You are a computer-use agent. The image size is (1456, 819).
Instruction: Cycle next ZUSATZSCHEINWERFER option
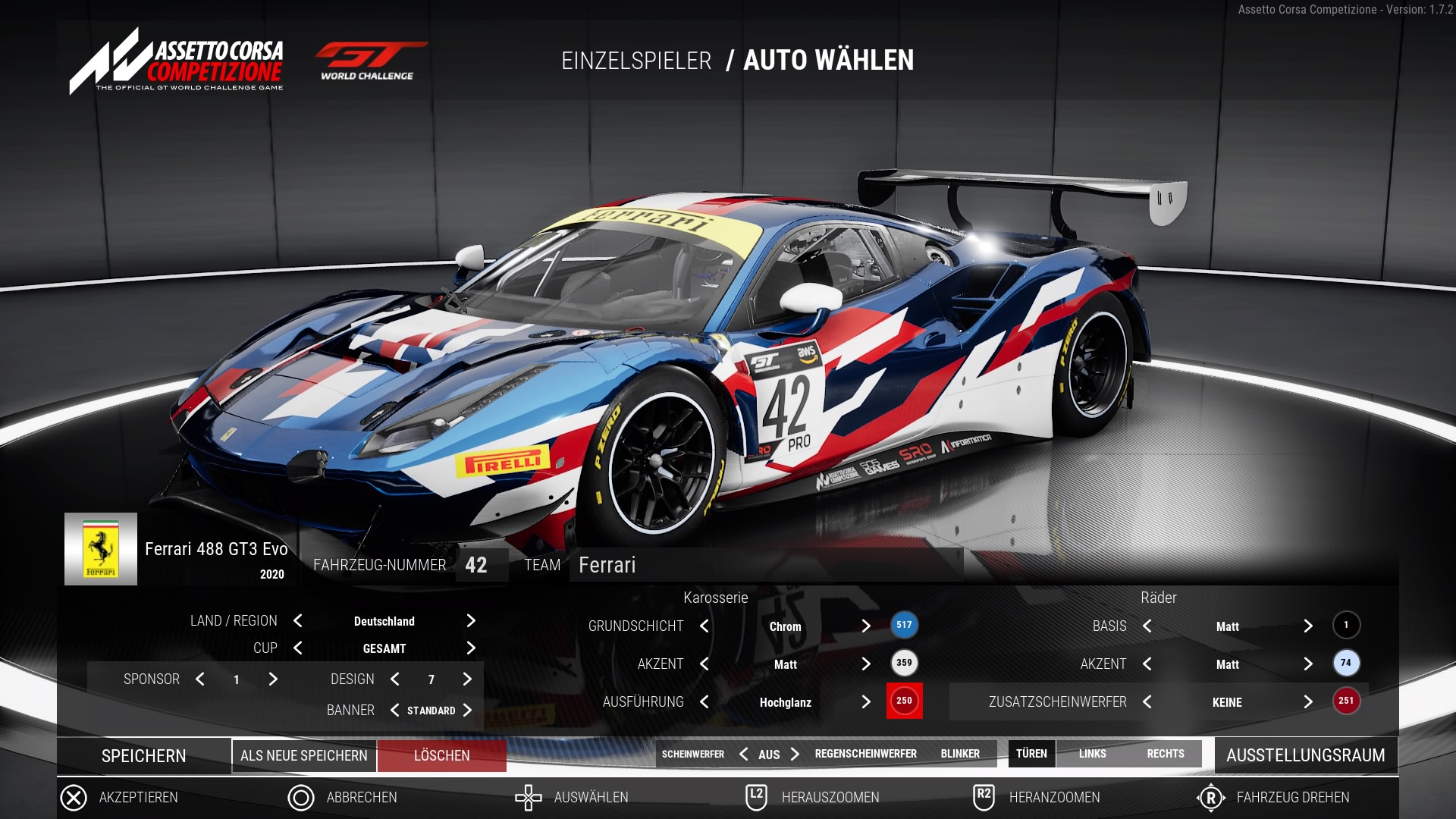pyautogui.click(x=1308, y=702)
